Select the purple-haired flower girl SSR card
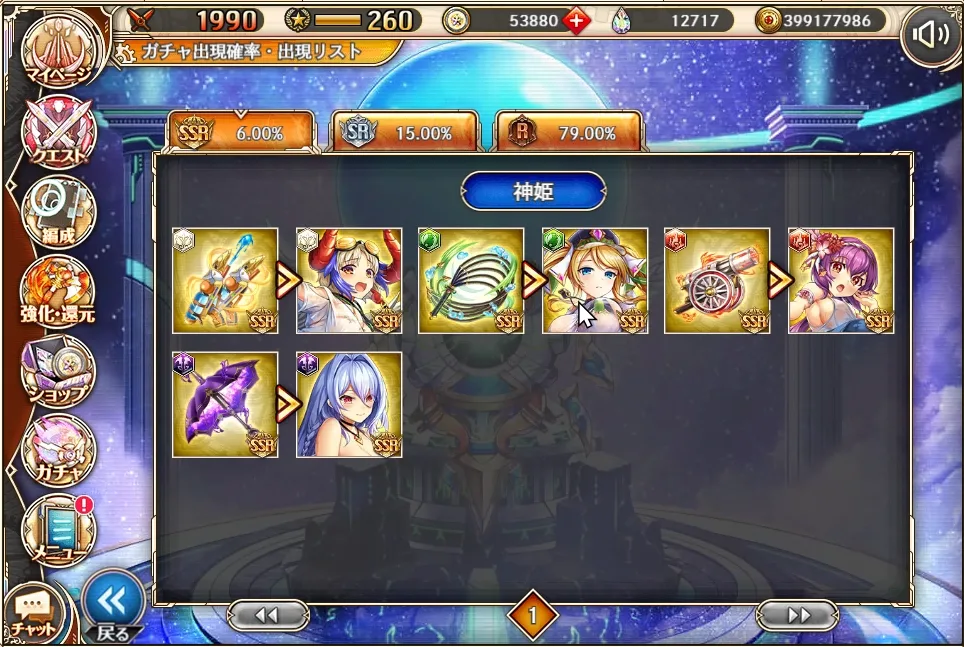Image resolution: width=964 pixels, height=647 pixels. click(841, 281)
